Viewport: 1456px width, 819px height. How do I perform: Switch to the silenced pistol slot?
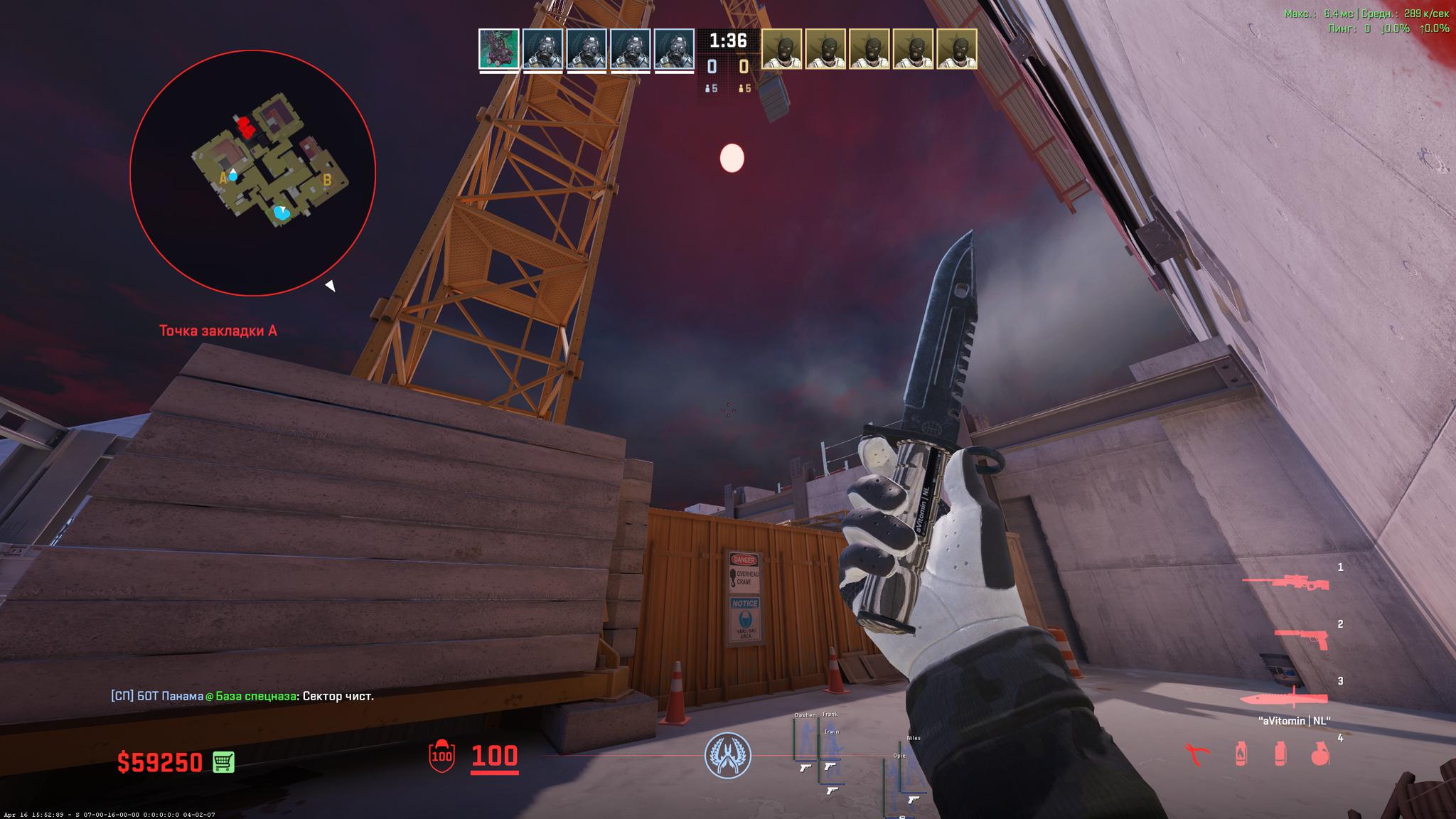pyautogui.click(x=1300, y=638)
